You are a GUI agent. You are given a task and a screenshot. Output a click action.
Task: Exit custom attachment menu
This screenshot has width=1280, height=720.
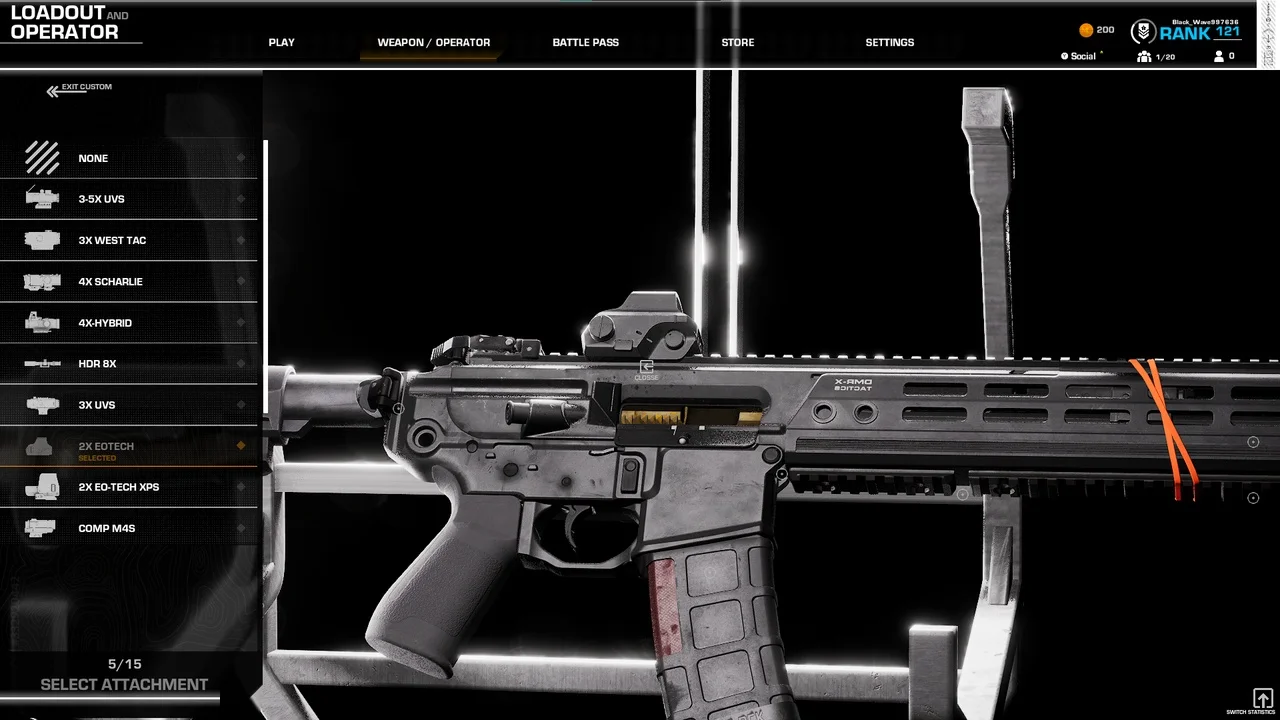pos(80,89)
